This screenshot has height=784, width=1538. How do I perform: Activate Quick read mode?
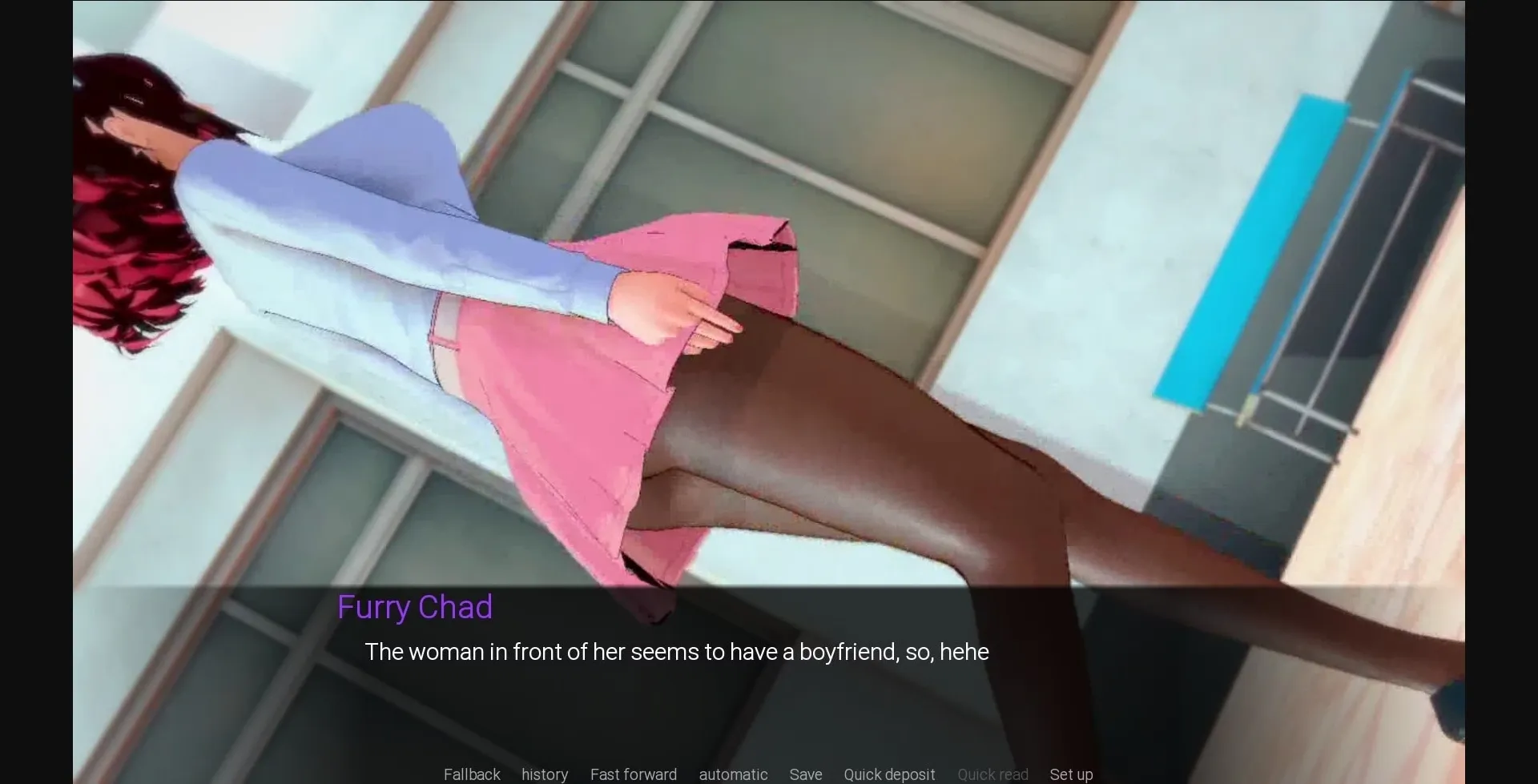pos(992,774)
